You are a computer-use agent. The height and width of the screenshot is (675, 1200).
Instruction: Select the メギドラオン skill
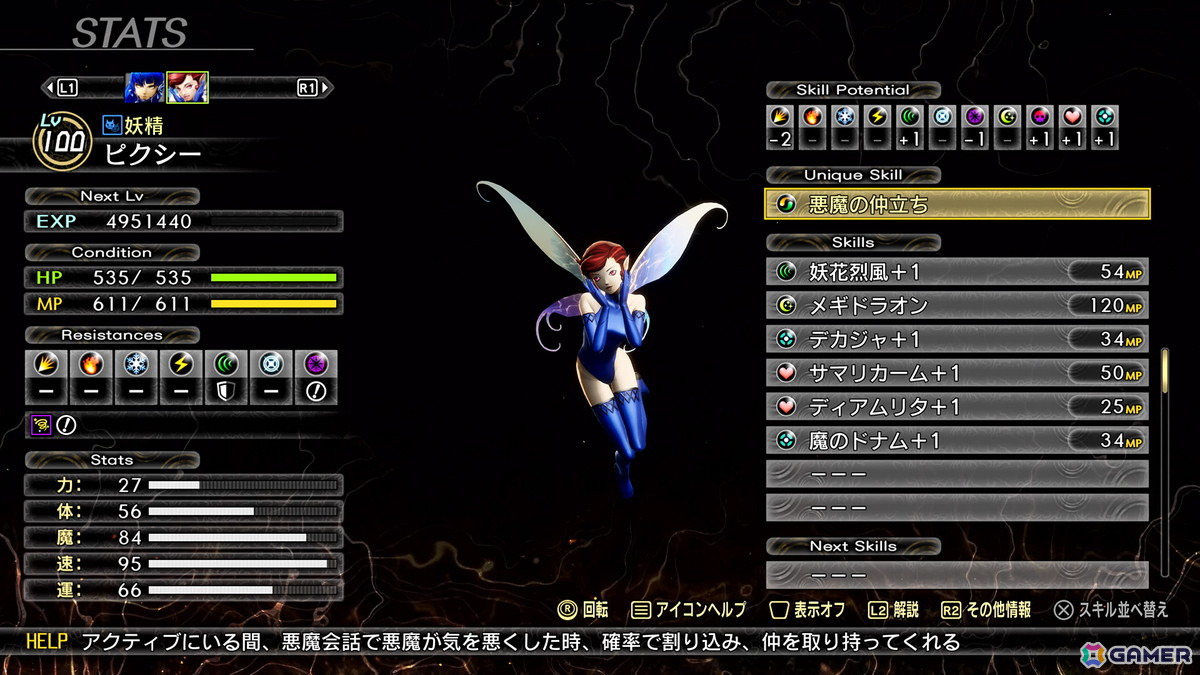tap(957, 305)
